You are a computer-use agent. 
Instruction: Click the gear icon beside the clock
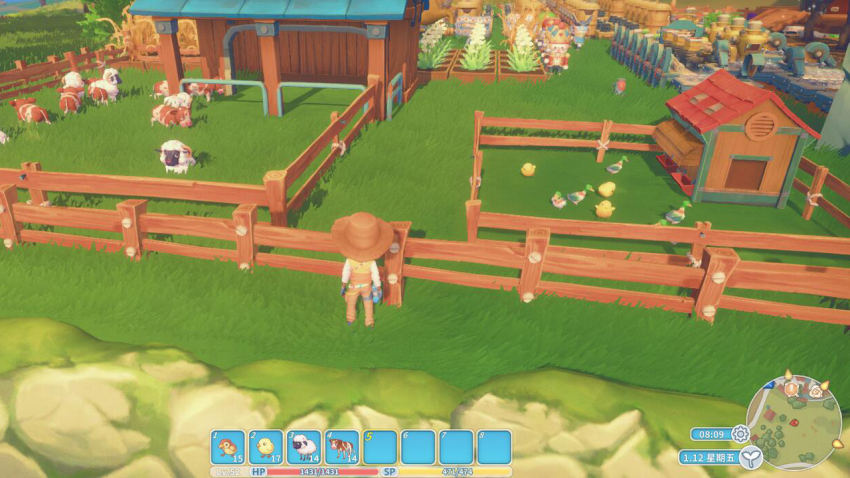tap(740, 434)
